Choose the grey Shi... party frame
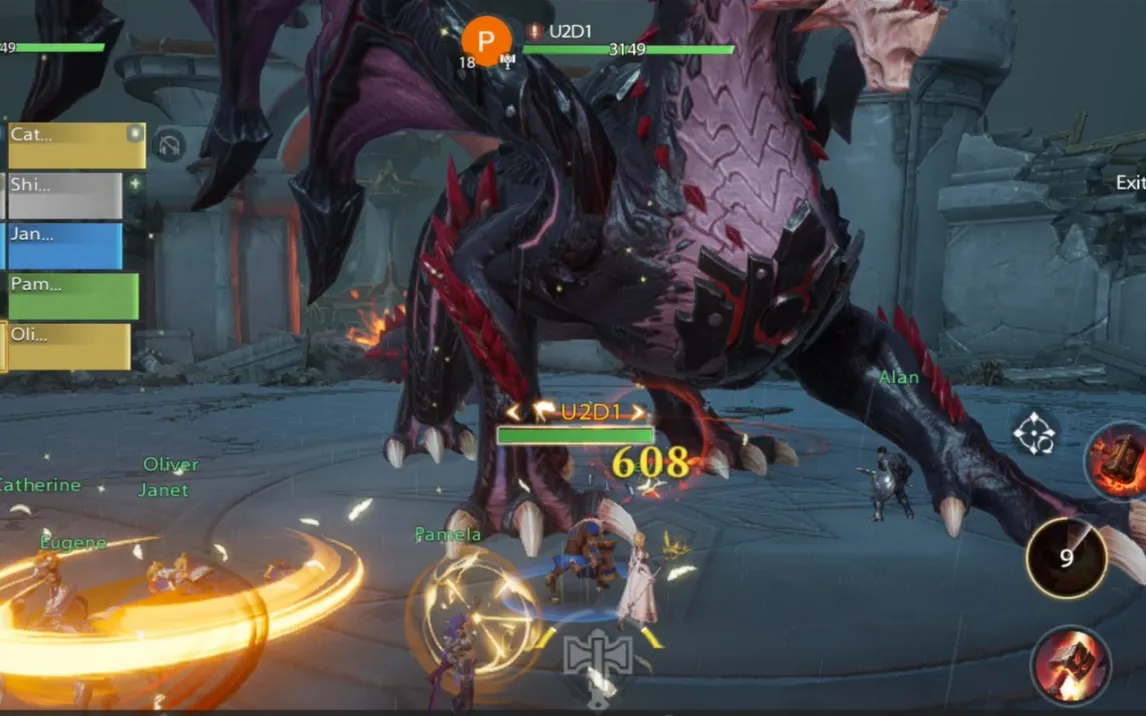1146x716 pixels. [x=65, y=196]
